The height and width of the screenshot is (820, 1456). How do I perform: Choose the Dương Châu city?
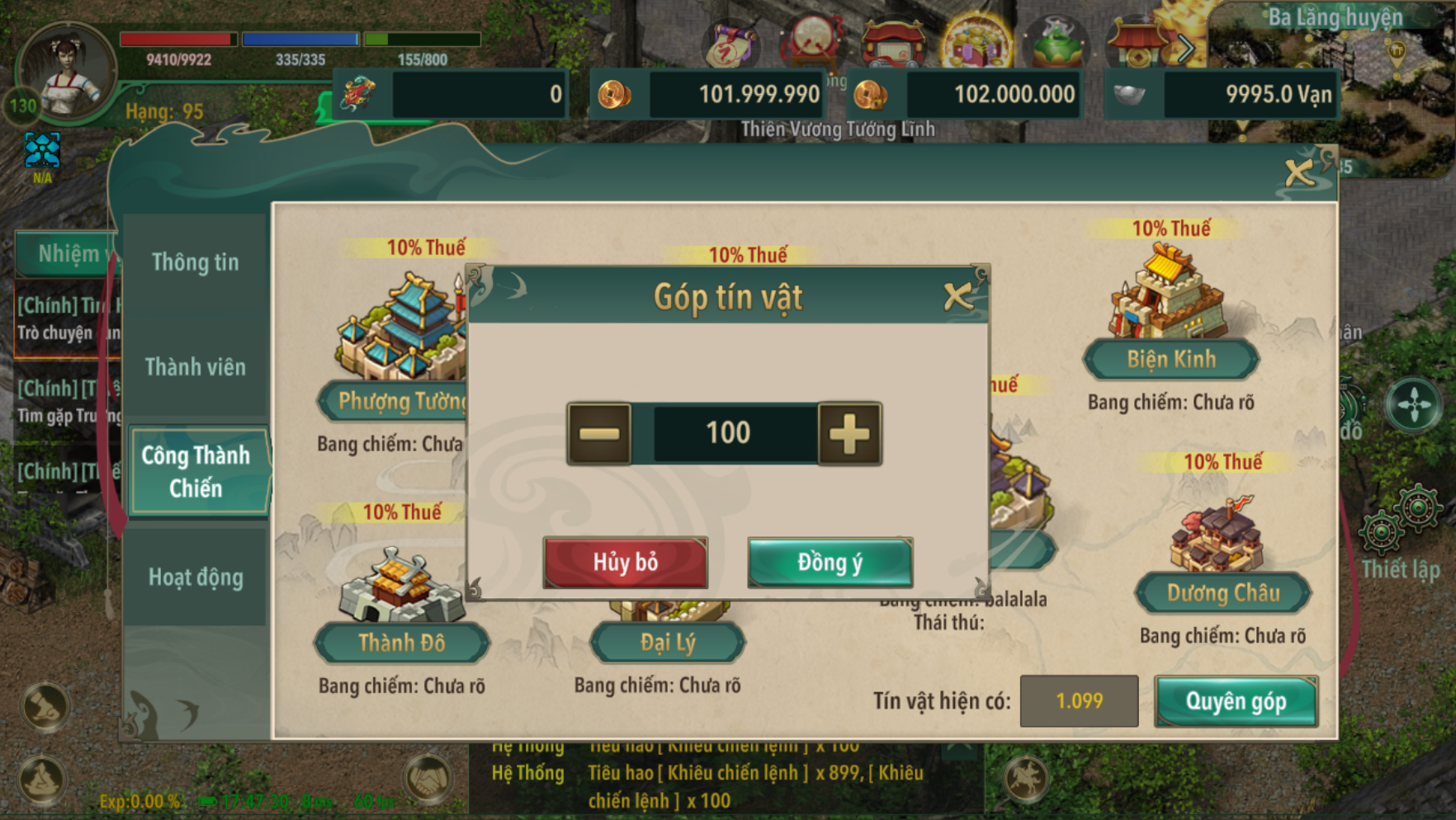(1222, 593)
